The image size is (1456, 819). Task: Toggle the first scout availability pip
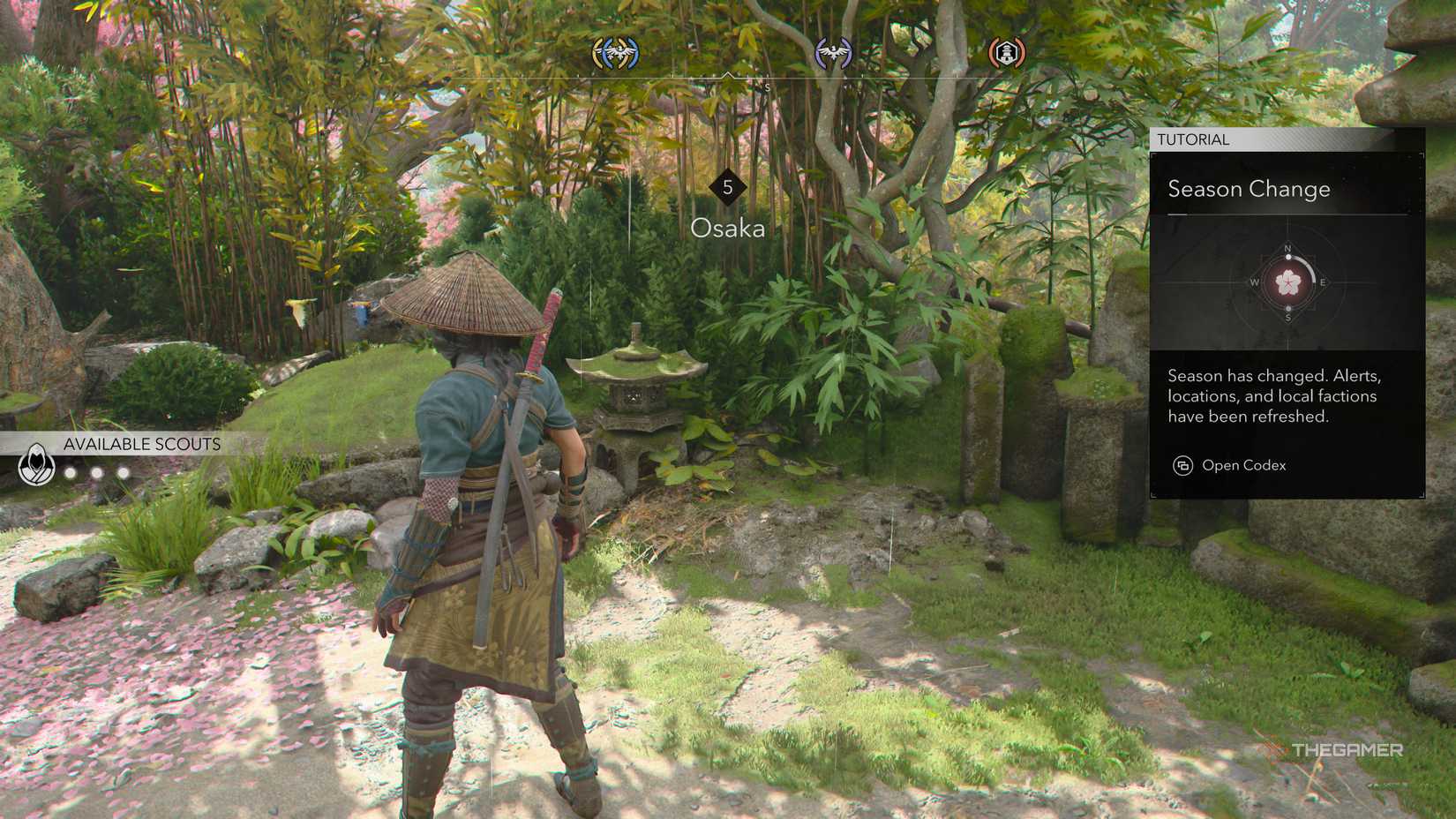point(71,470)
